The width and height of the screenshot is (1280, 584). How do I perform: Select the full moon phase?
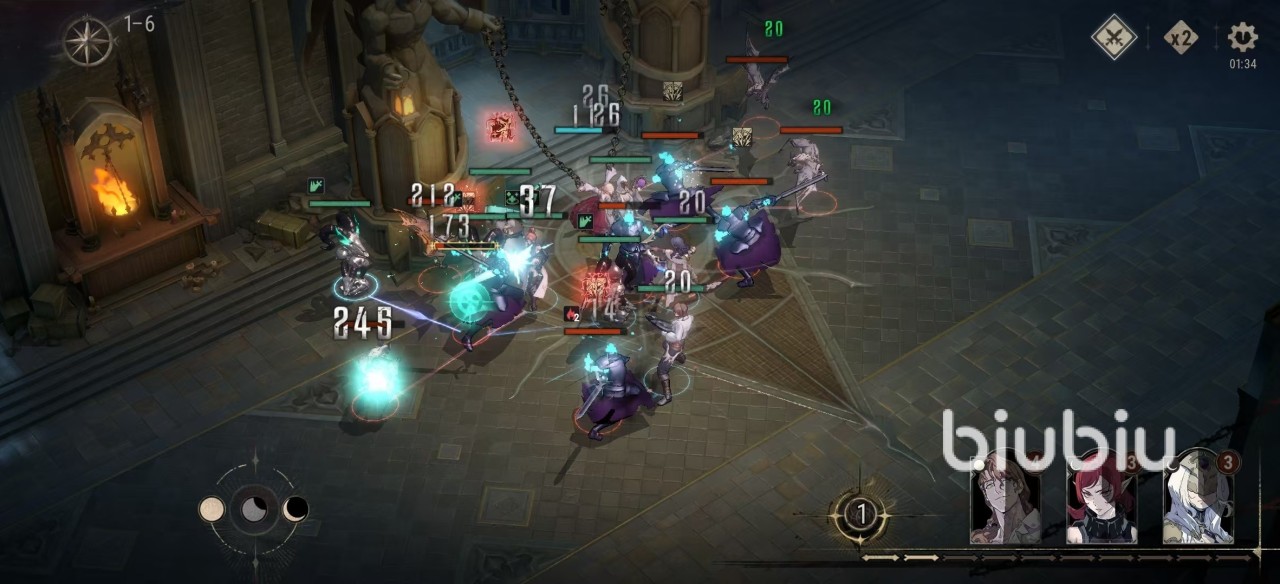[212, 509]
